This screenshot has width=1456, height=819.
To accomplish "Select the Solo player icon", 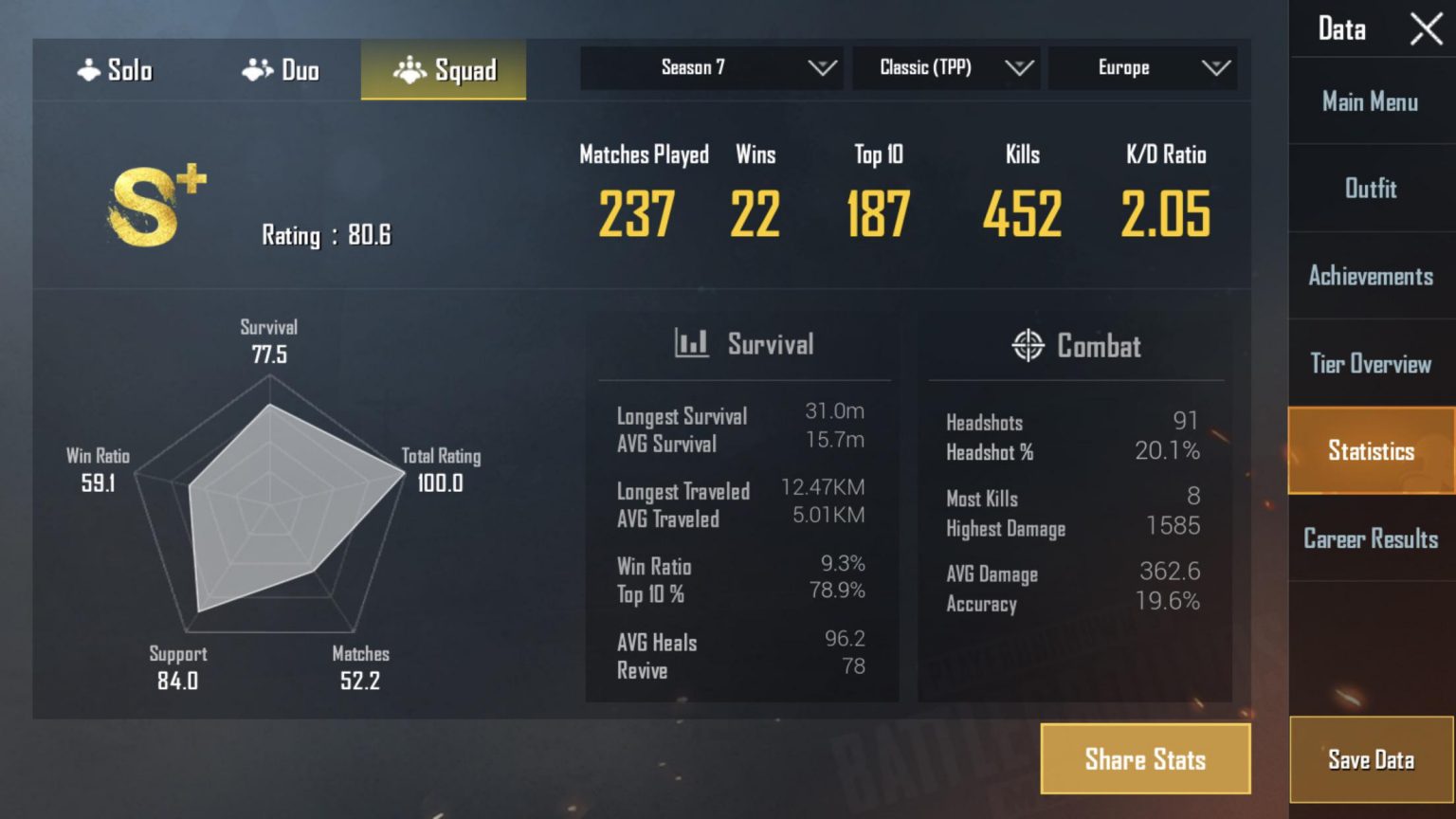I will click(x=91, y=68).
